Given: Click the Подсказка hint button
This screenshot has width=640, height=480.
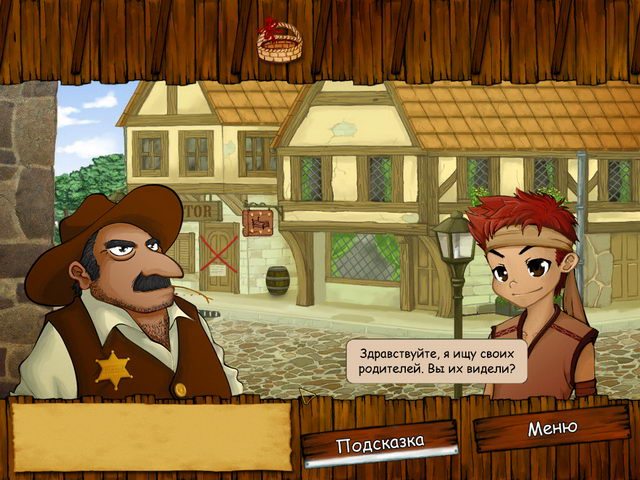Looking at the screenshot, I should [x=380, y=443].
